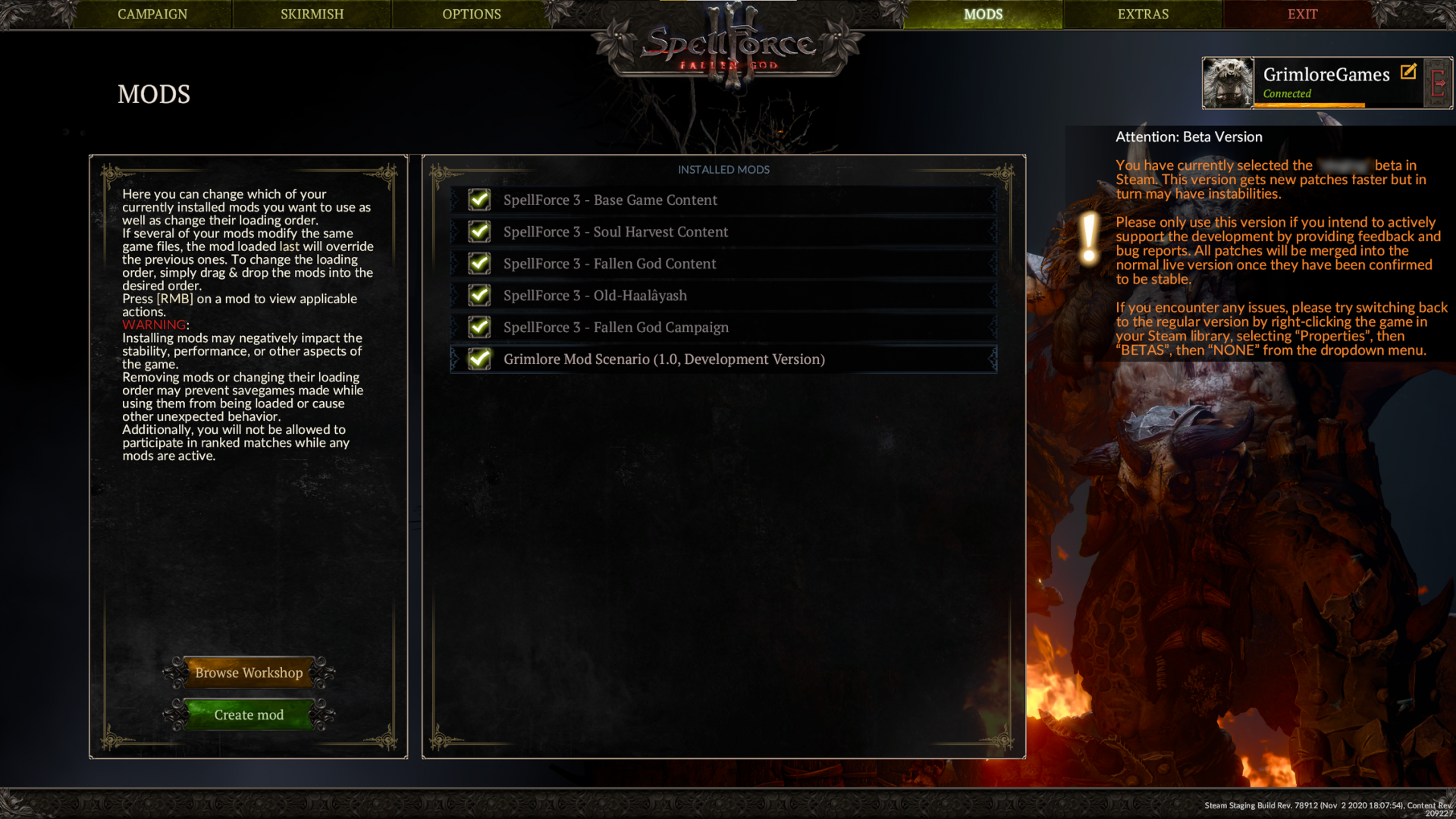
Task: Switch to the Skirmish tab
Action: tap(312, 14)
